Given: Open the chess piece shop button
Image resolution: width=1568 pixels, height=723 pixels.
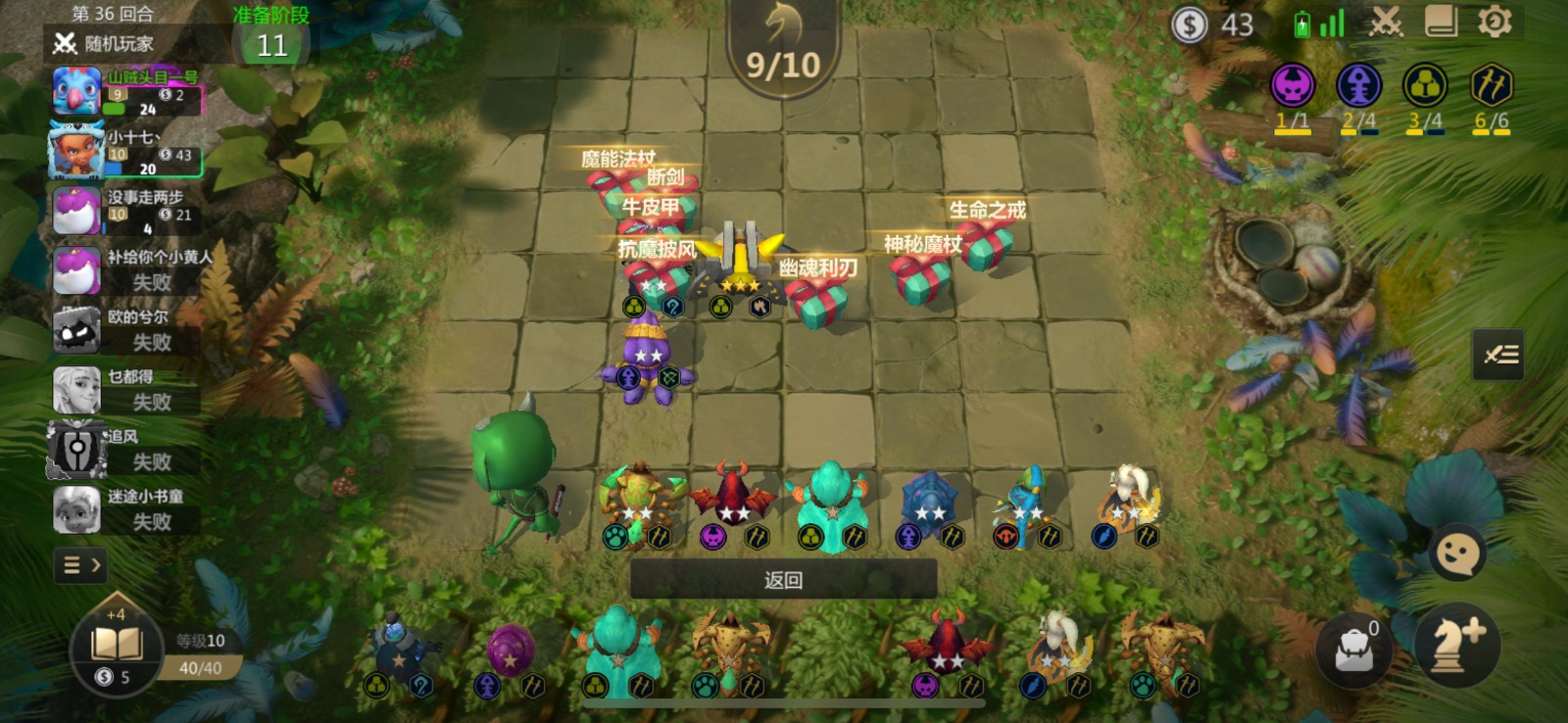Looking at the screenshot, I should coord(1456,646).
